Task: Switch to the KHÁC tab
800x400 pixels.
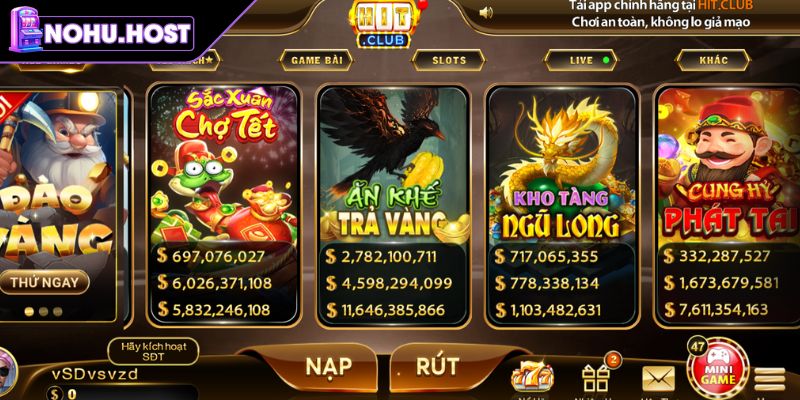Action: pyautogui.click(x=714, y=60)
